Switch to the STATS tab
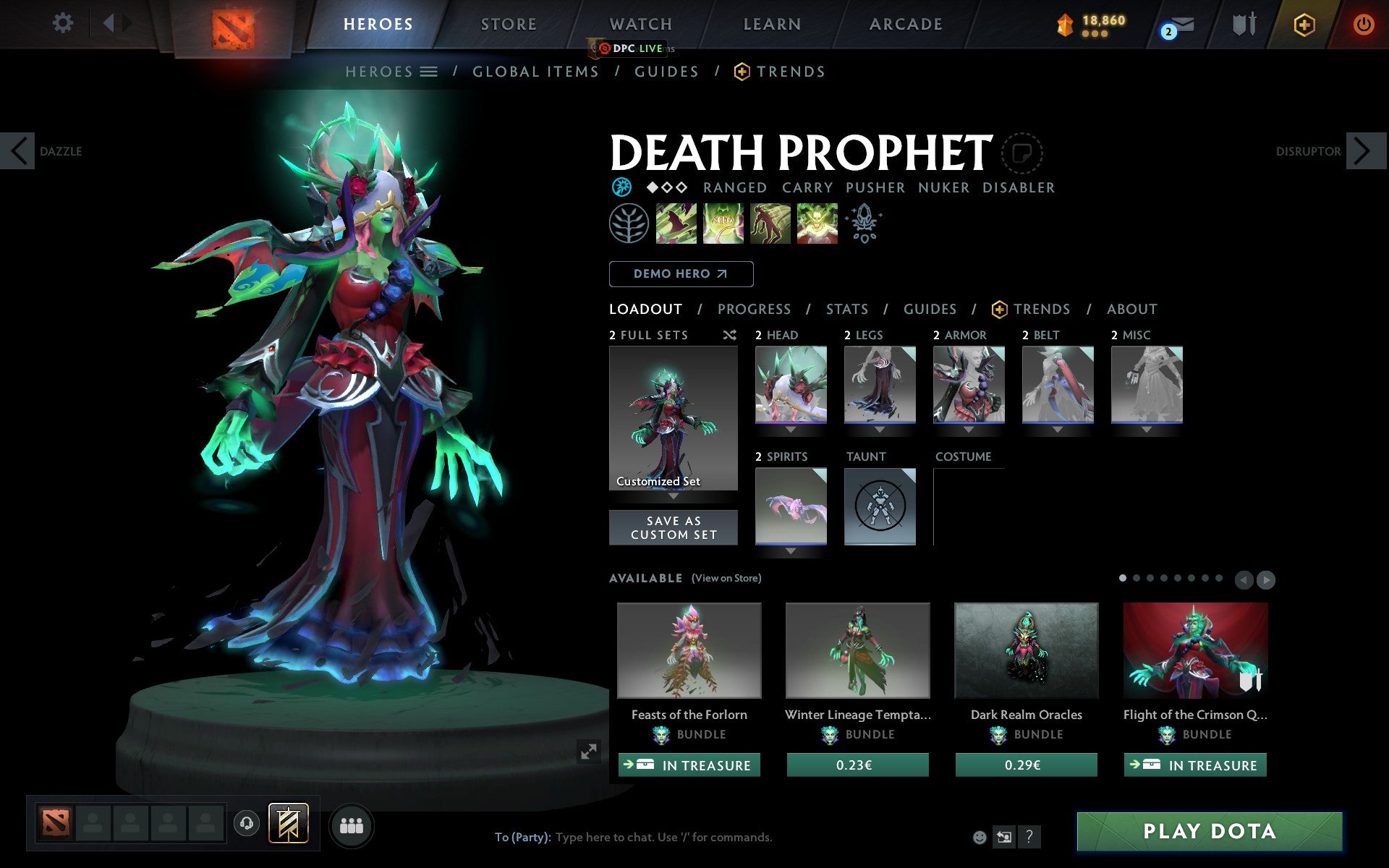This screenshot has height=868, width=1389. 846,310
